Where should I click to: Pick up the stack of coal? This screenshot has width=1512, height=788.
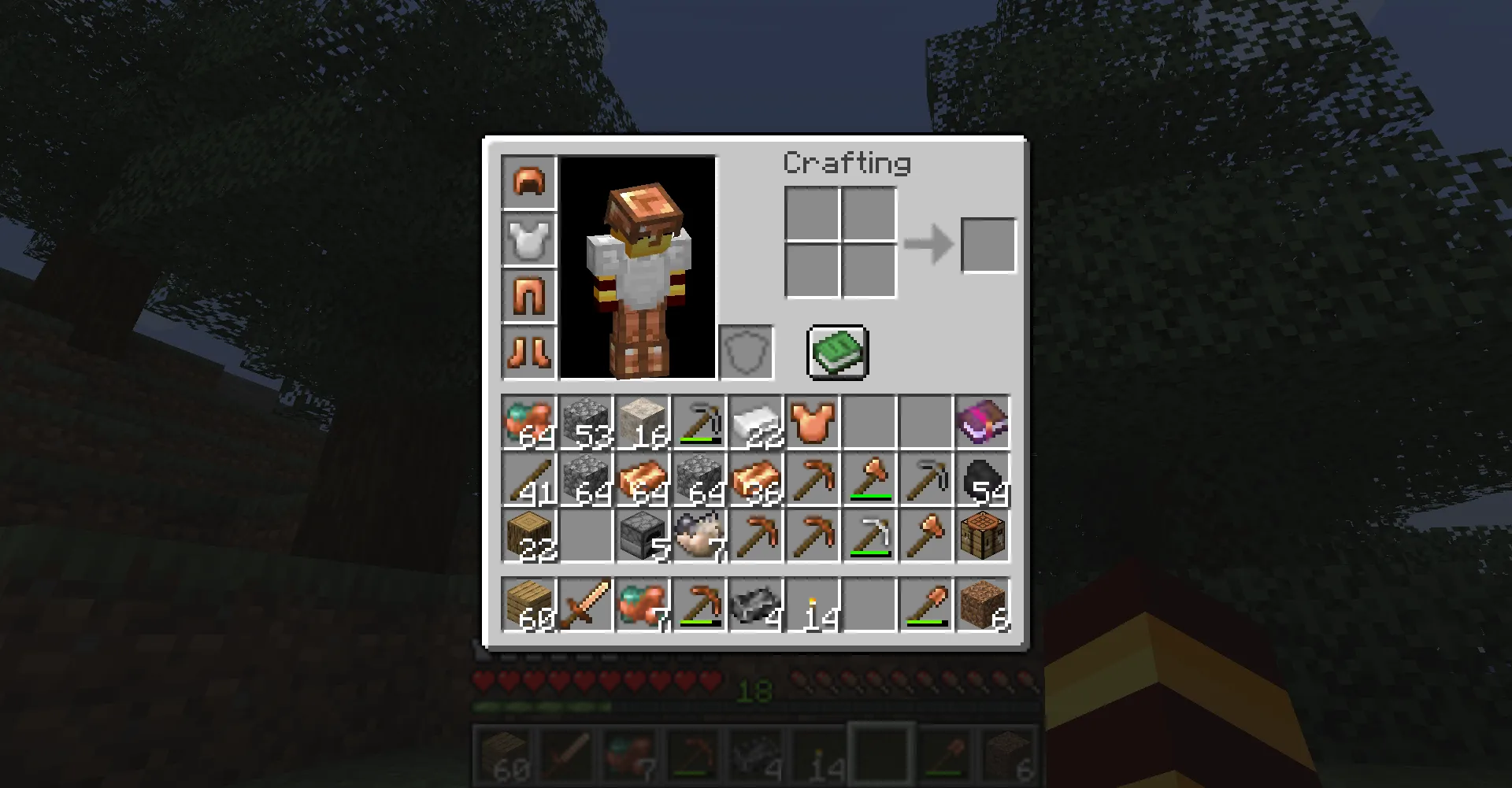[x=982, y=480]
